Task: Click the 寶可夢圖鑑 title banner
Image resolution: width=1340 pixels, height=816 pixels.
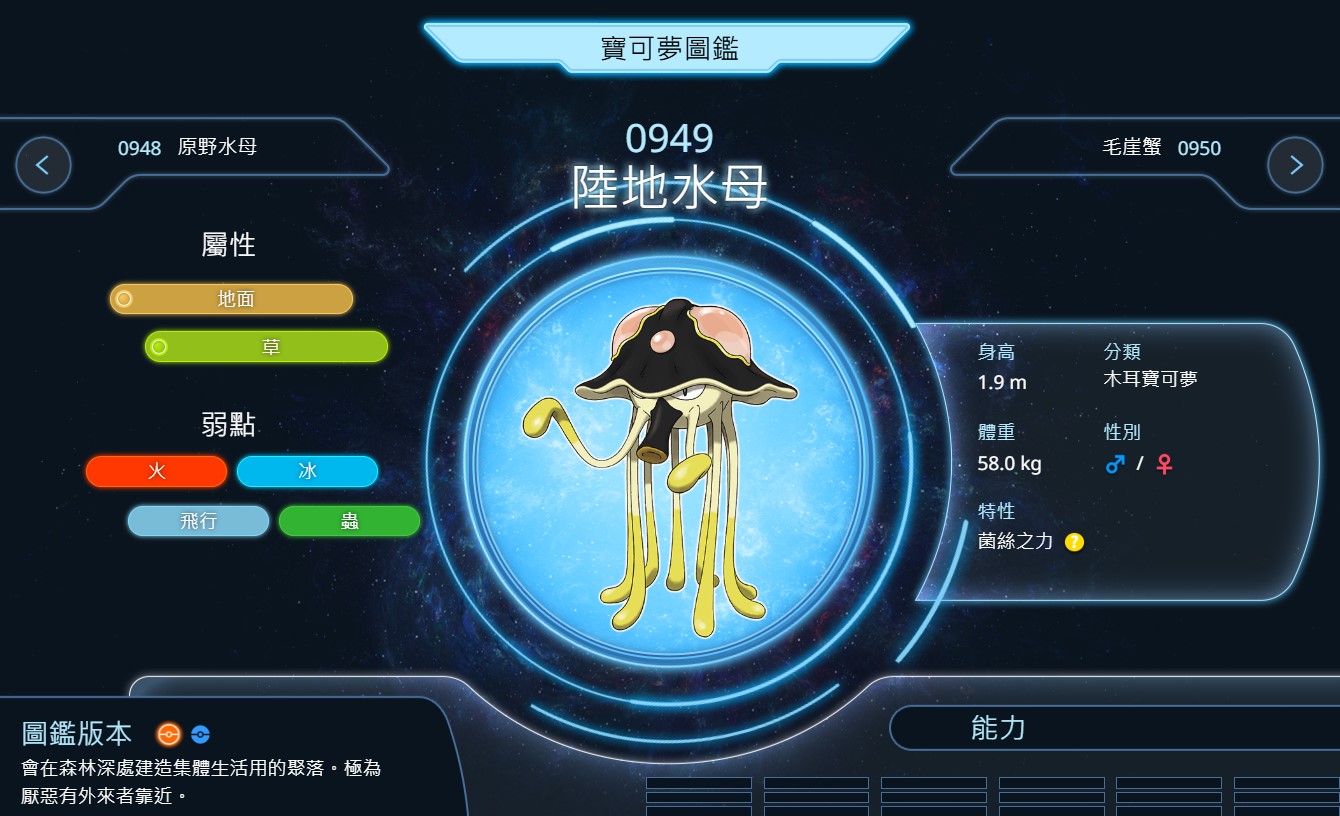Action: tap(668, 47)
